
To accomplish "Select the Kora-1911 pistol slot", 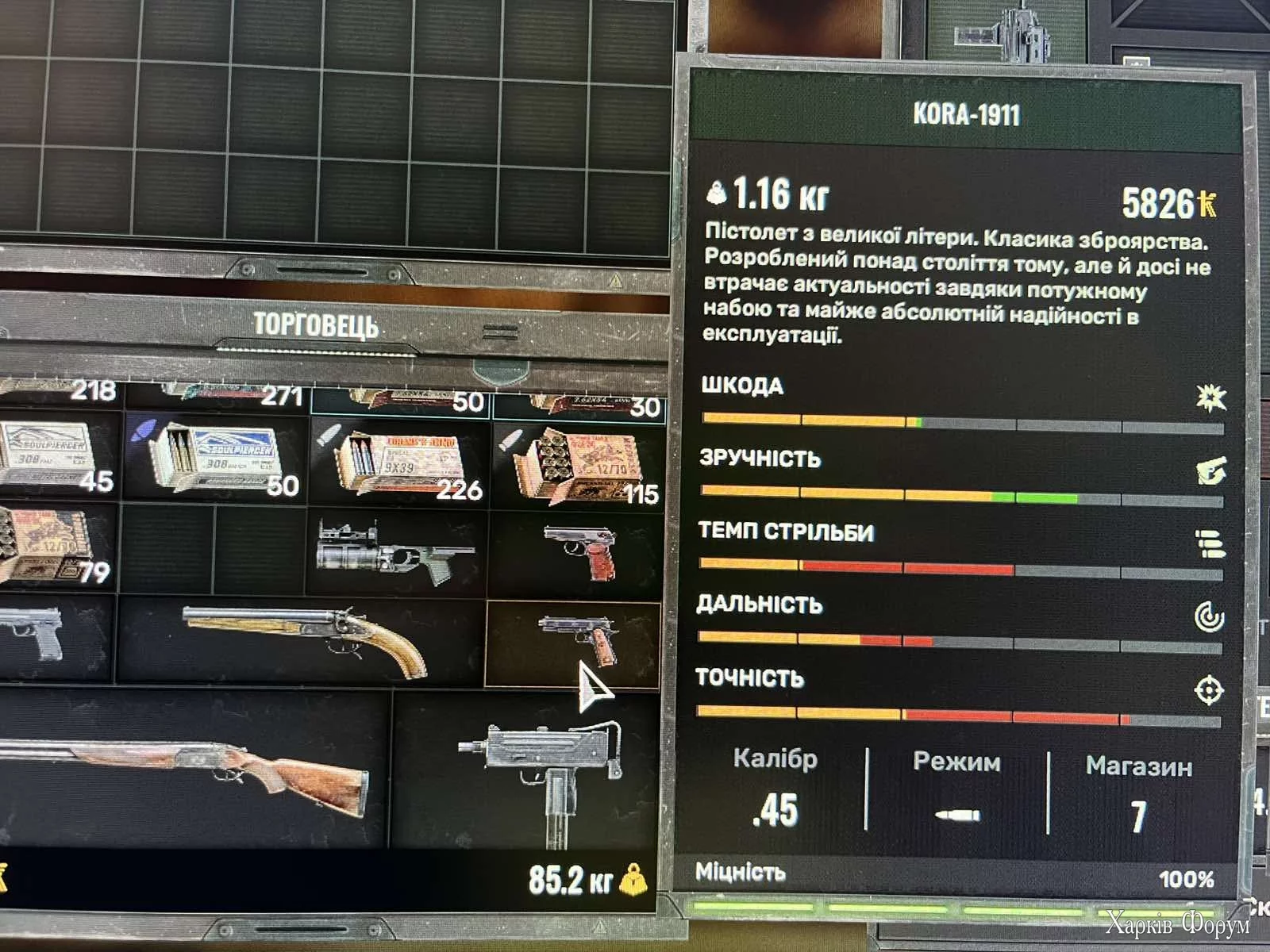I will (x=573, y=643).
